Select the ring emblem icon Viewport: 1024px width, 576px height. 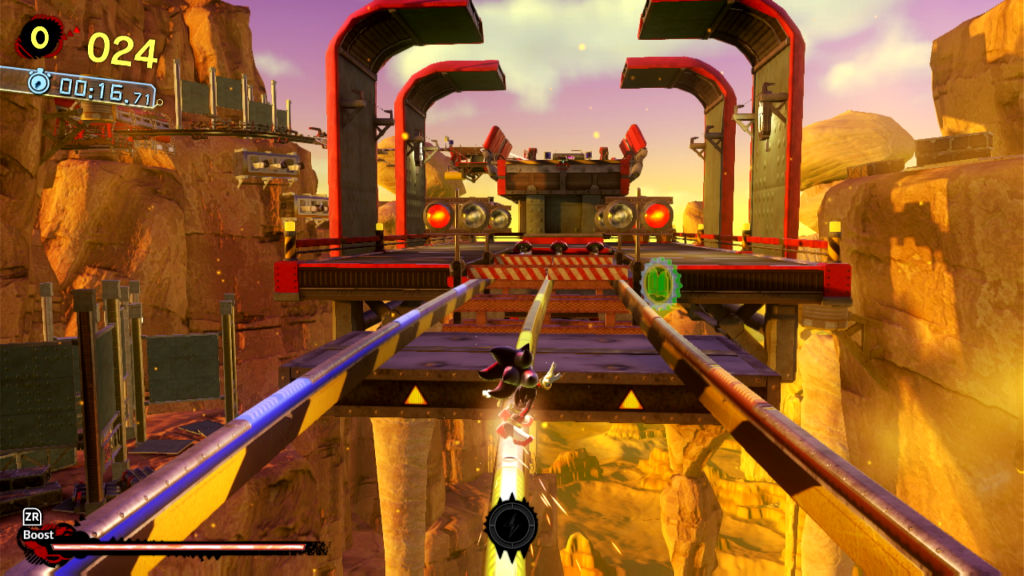click(x=39, y=38)
